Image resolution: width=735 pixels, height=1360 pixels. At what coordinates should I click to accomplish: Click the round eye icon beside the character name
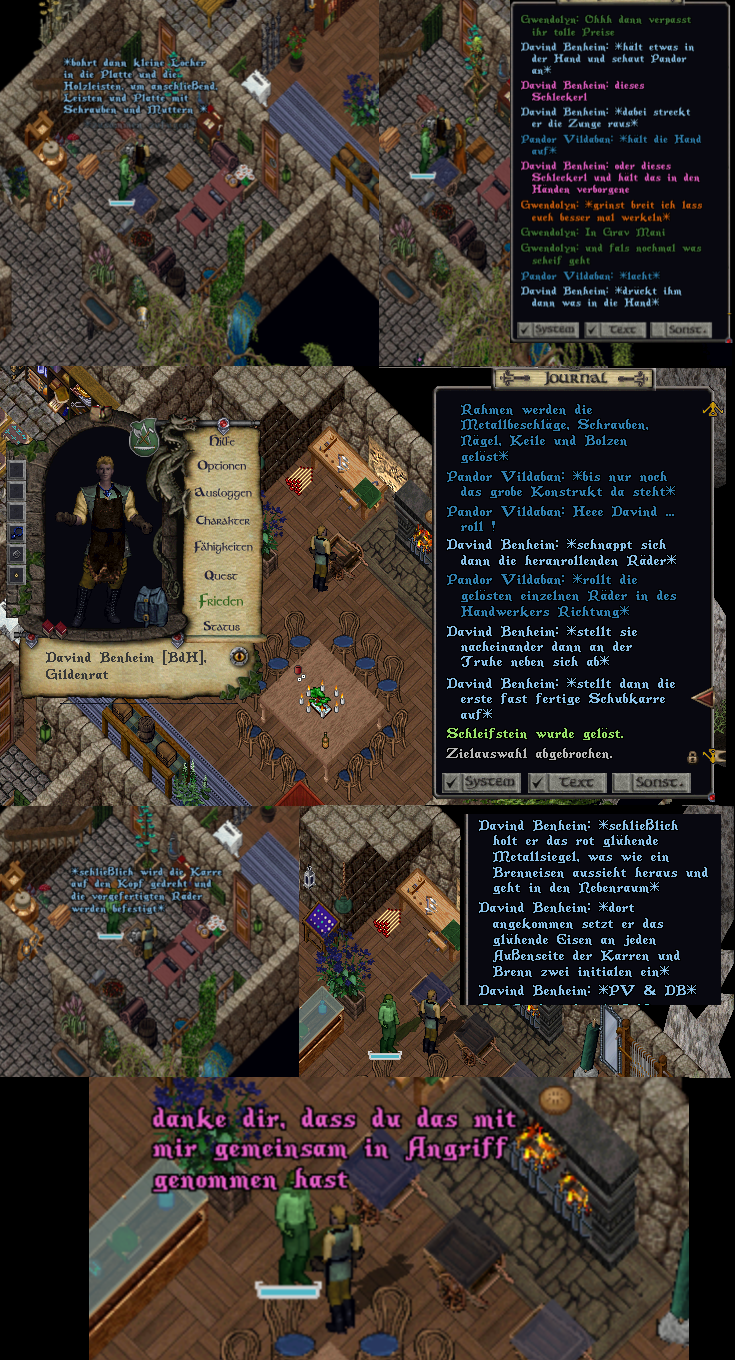239,657
